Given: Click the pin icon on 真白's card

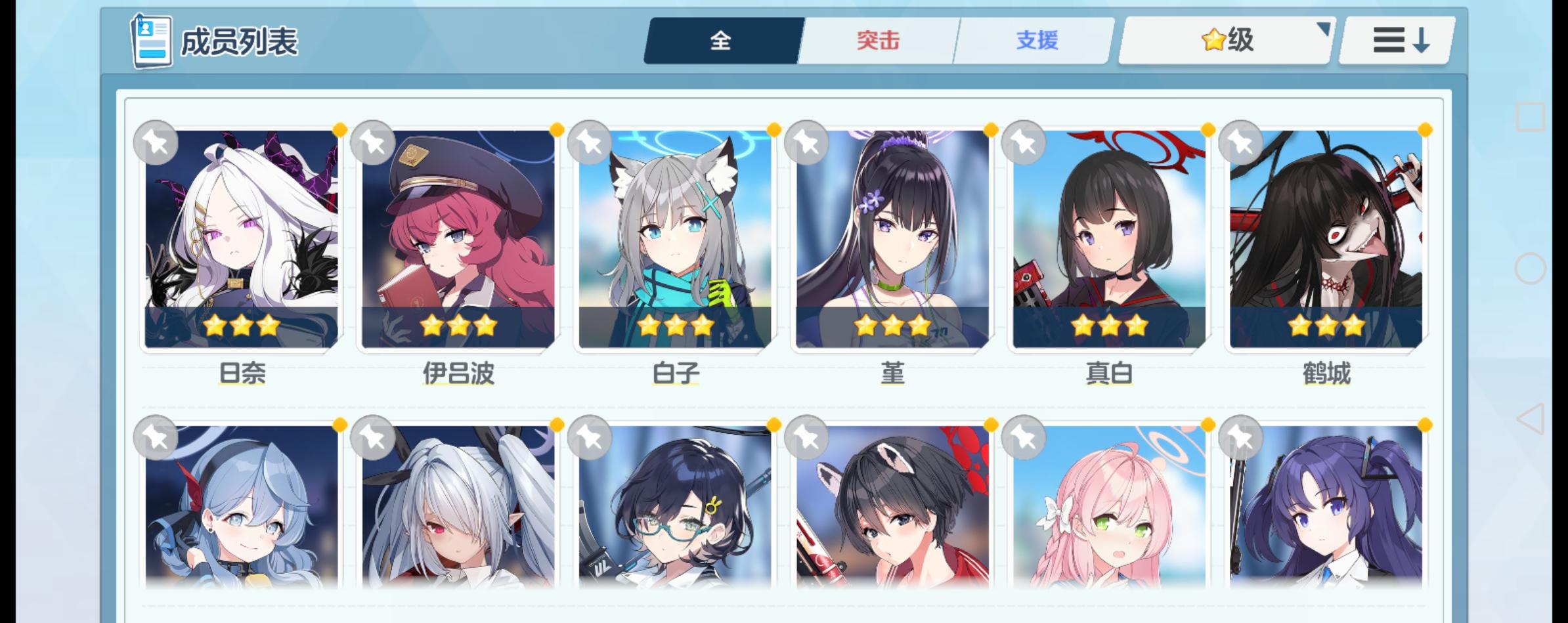Looking at the screenshot, I should click(1024, 142).
